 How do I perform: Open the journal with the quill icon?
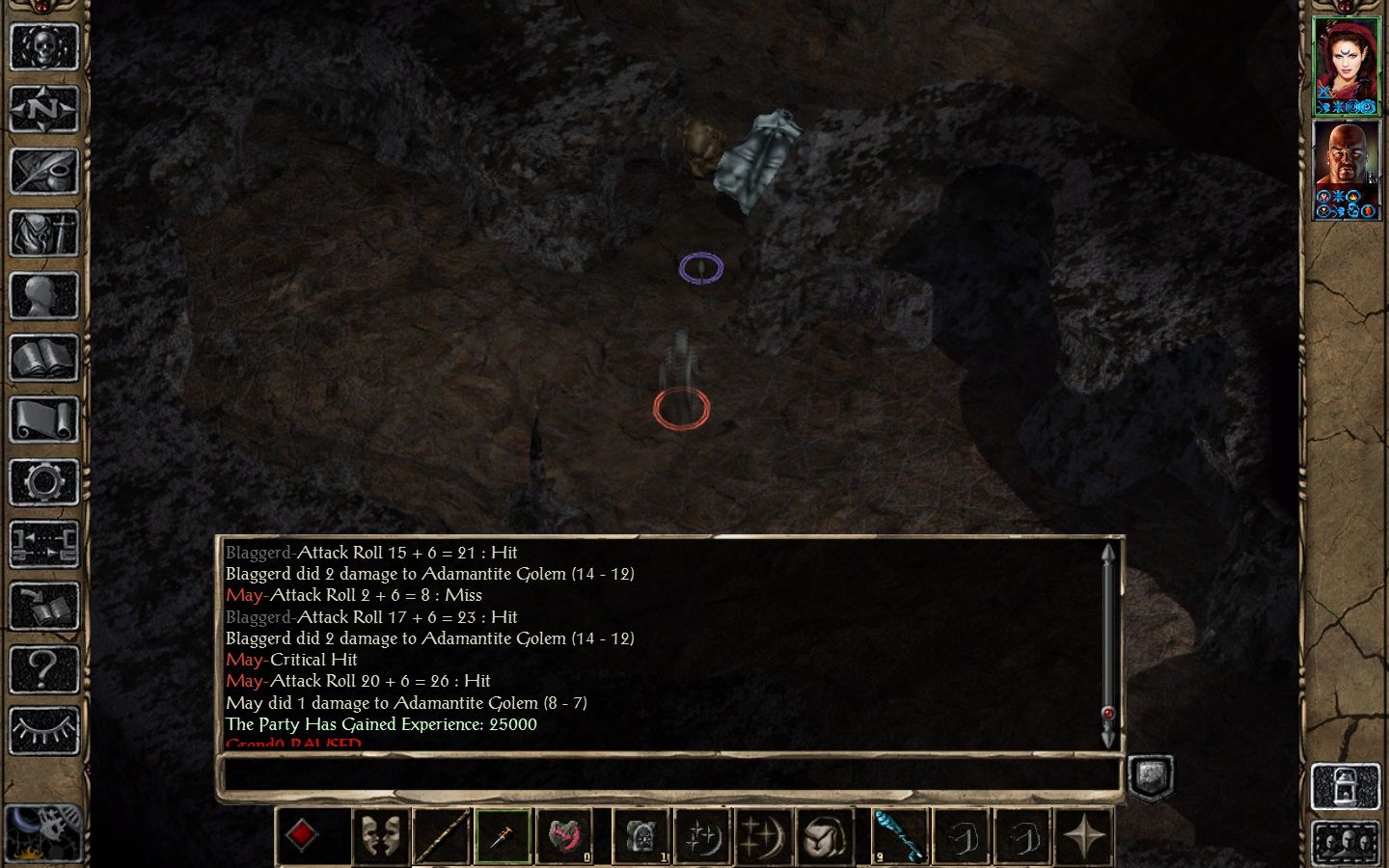43,172
